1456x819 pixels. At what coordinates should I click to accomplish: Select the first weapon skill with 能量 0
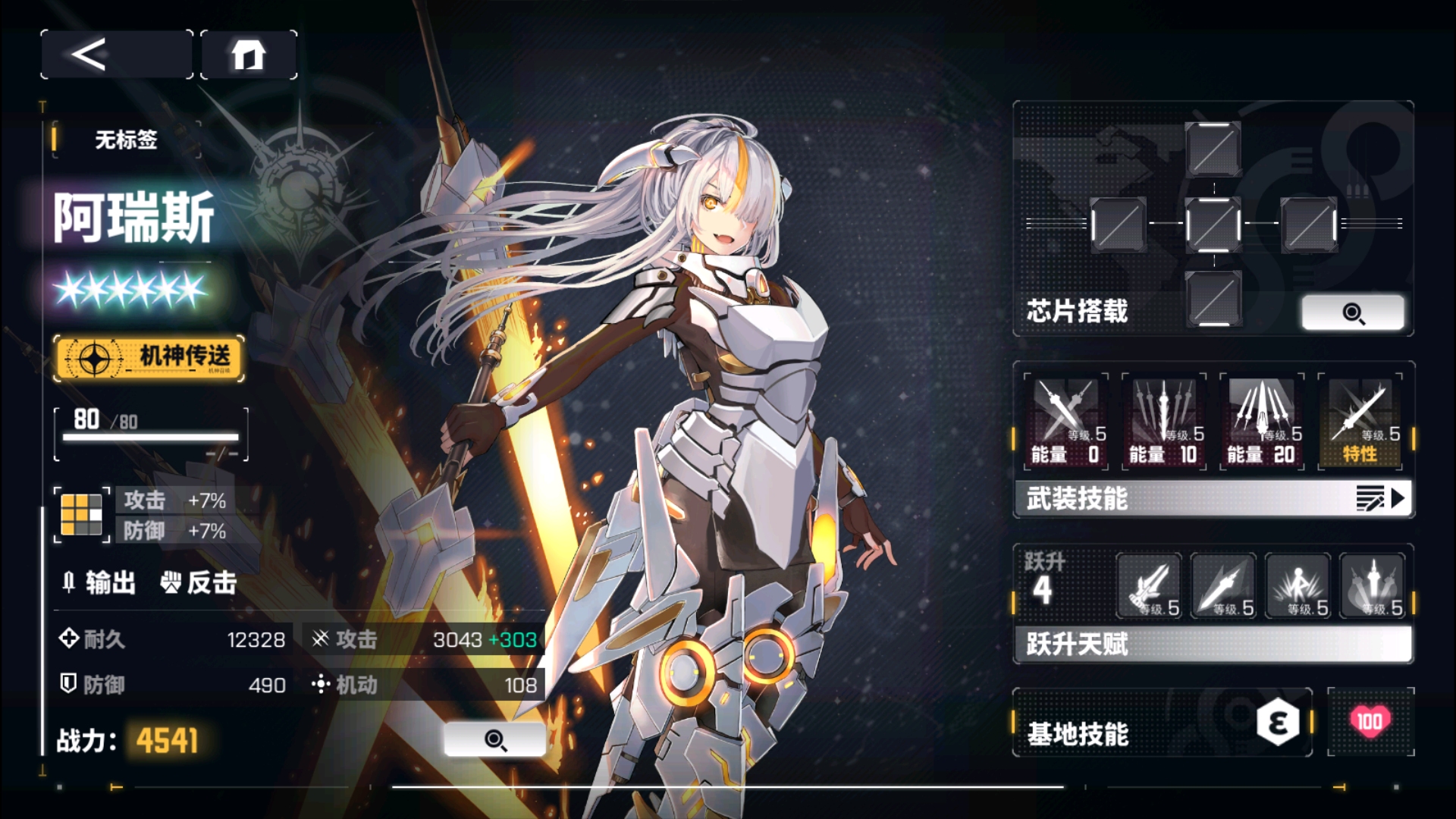click(x=1066, y=419)
